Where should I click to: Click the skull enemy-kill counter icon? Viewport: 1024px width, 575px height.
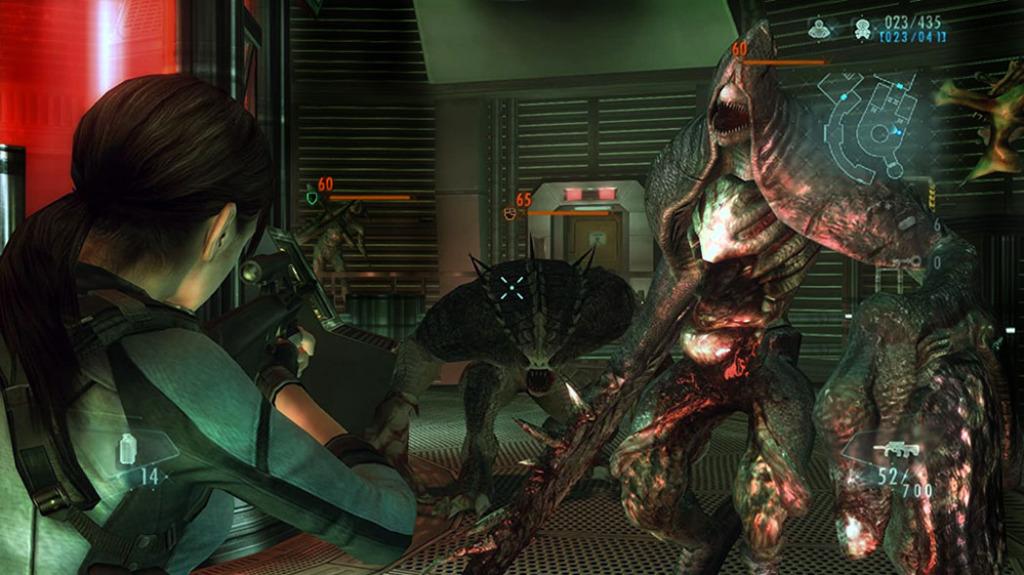coord(862,31)
